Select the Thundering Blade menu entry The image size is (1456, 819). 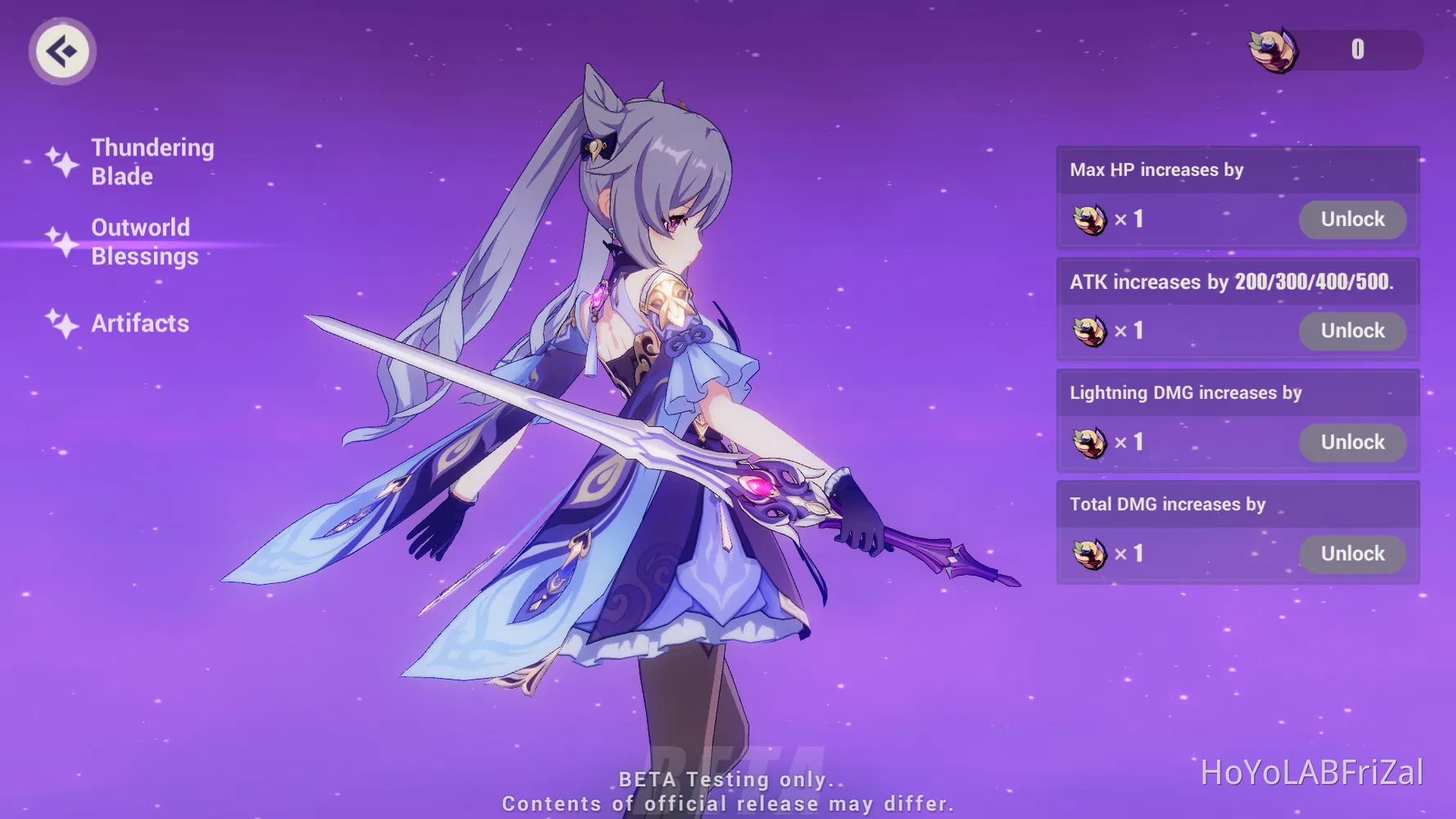[x=152, y=161]
